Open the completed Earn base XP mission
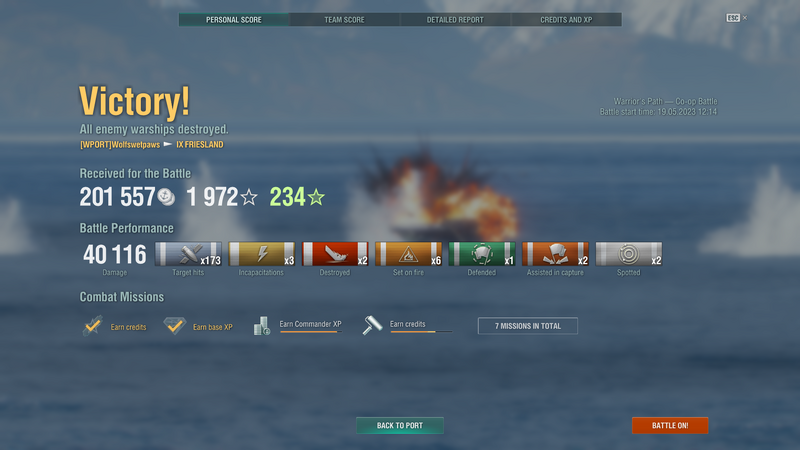Viewport: 800px width, 450px height. coord(198,326)
